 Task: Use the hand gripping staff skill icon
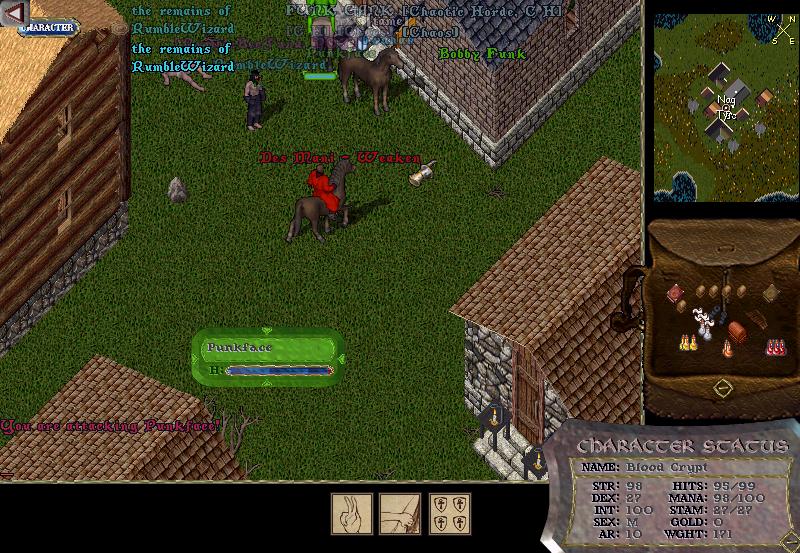[399, 511]
